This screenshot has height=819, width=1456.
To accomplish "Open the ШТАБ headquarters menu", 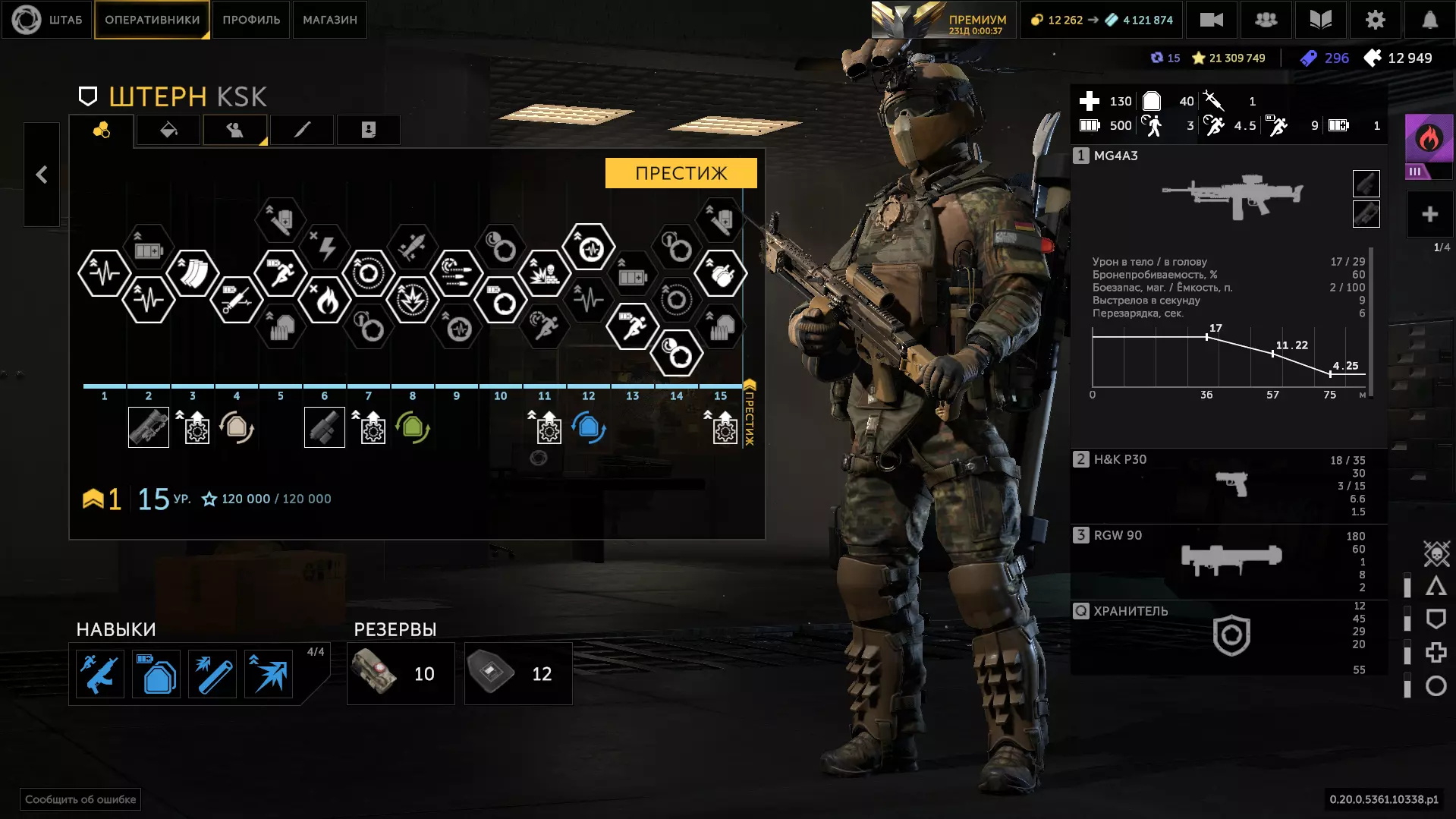I will 47,20.
